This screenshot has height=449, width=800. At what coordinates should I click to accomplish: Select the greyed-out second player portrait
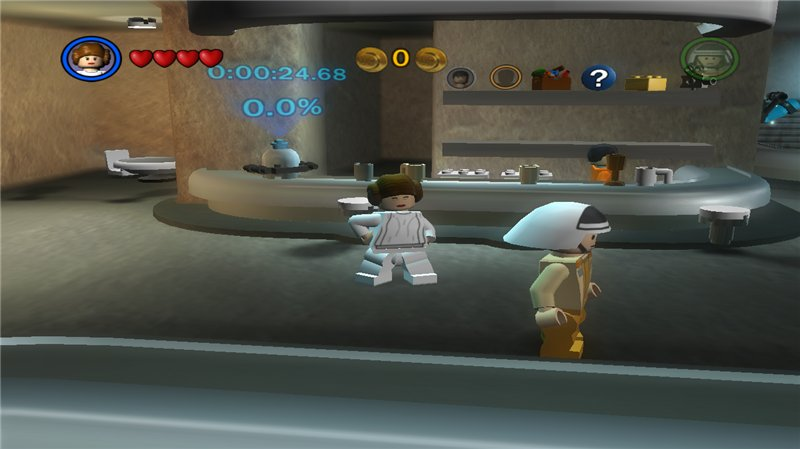coord(708,58)
